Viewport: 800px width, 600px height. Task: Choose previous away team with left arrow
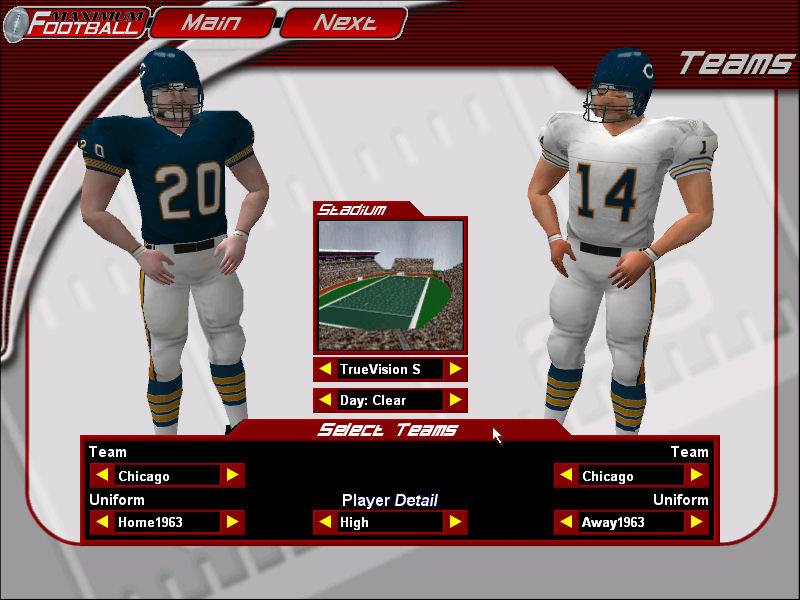point(566,476)
